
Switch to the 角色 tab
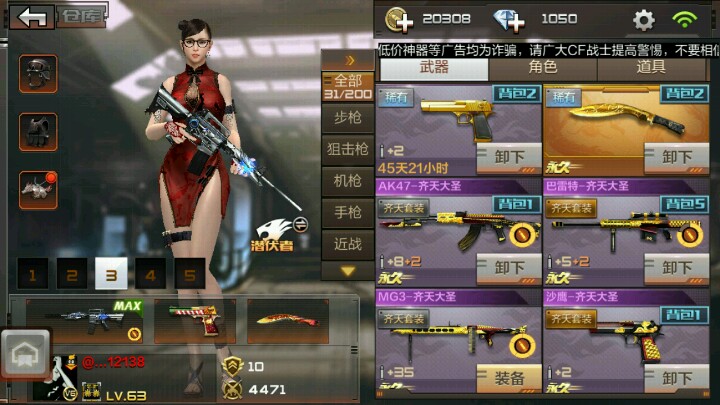pyautogui.click(x=543, y=68)
